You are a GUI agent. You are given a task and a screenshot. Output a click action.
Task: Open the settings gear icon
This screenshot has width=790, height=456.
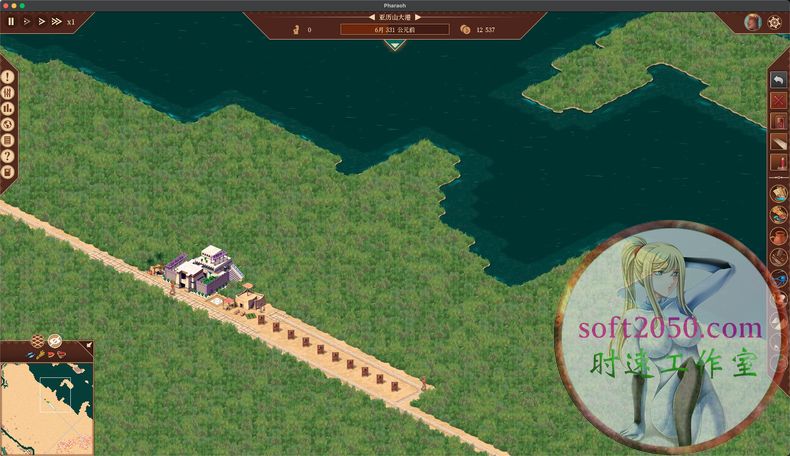[774, 22]
